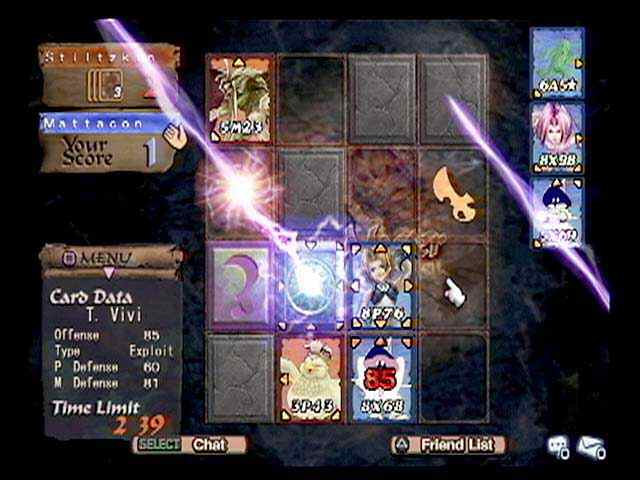Pick the black mage card in hand
The width and height of the screenshot is (640, 480).
click(556, 211)
